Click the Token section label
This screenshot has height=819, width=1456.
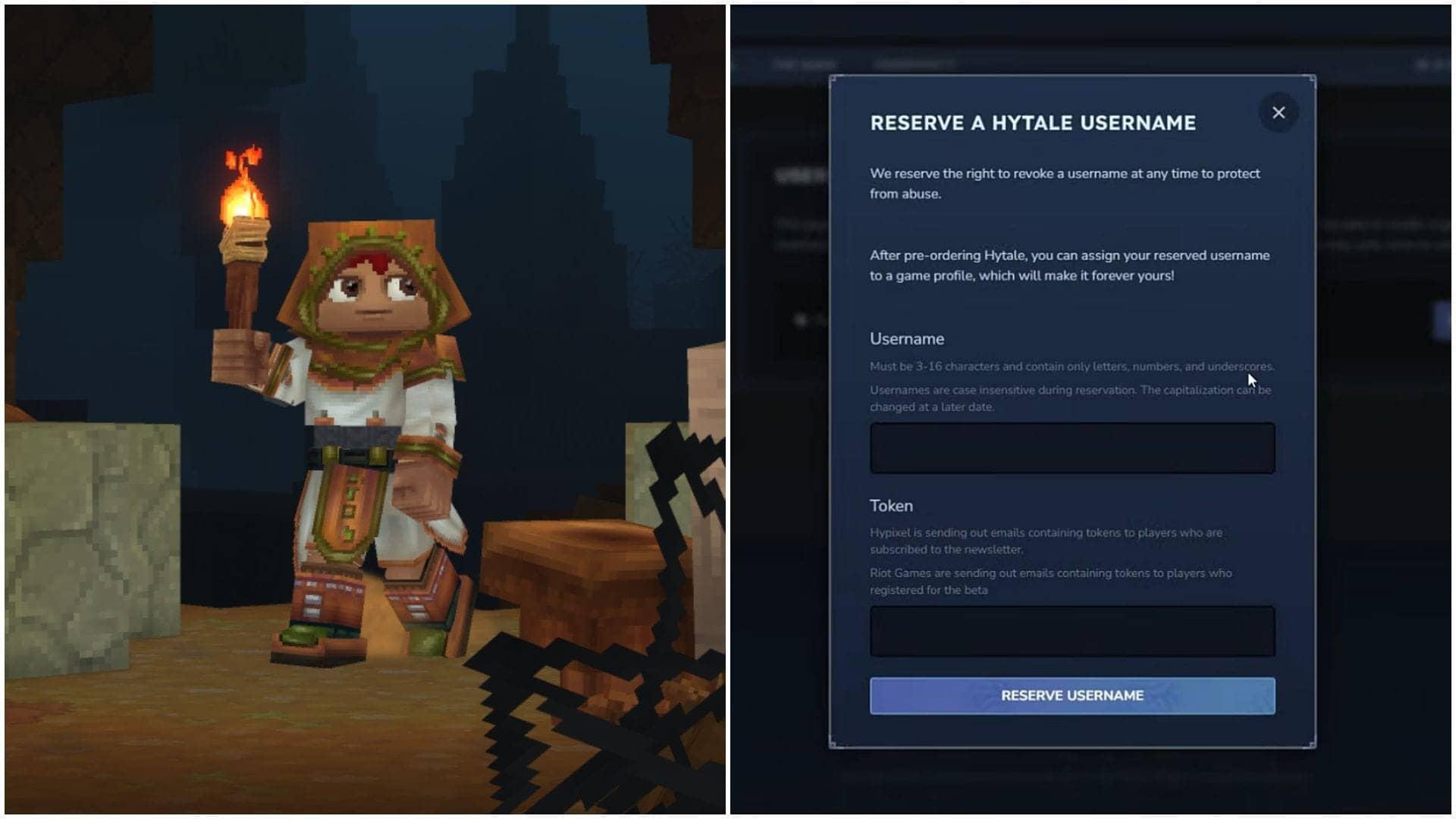(x=892, y=505)
